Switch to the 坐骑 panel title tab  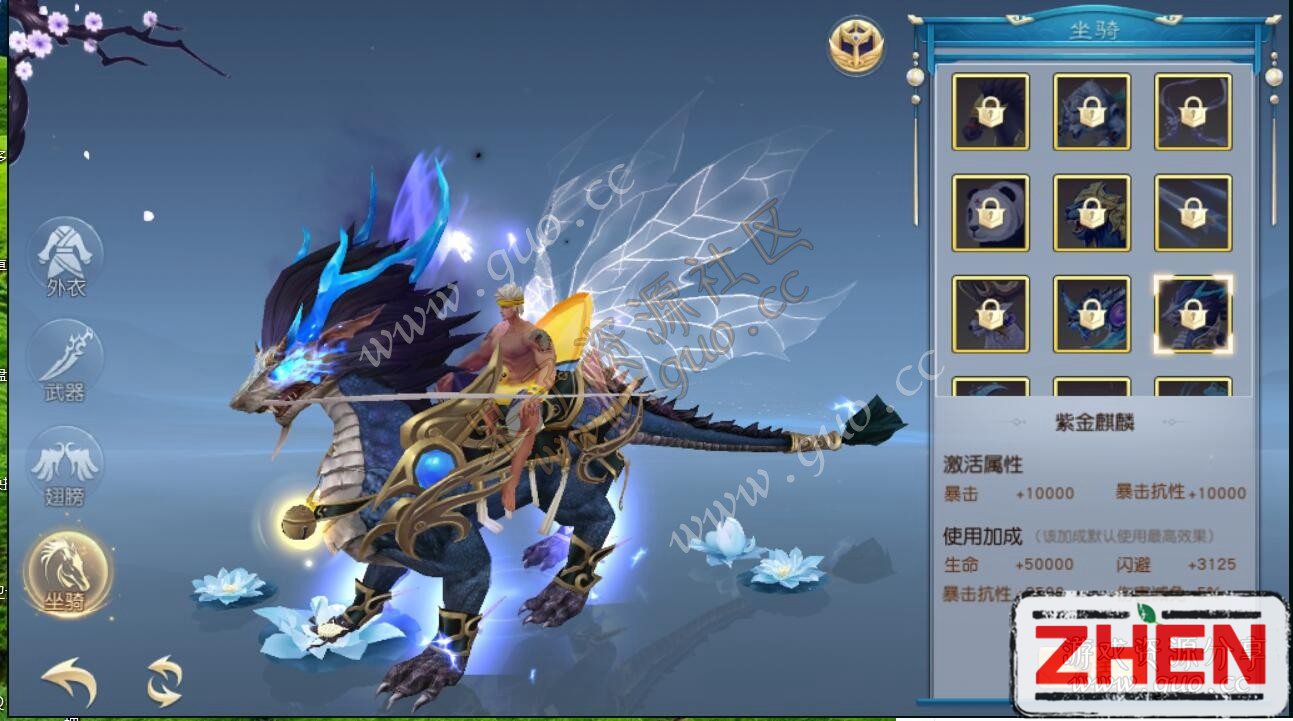pos(1096,31)
